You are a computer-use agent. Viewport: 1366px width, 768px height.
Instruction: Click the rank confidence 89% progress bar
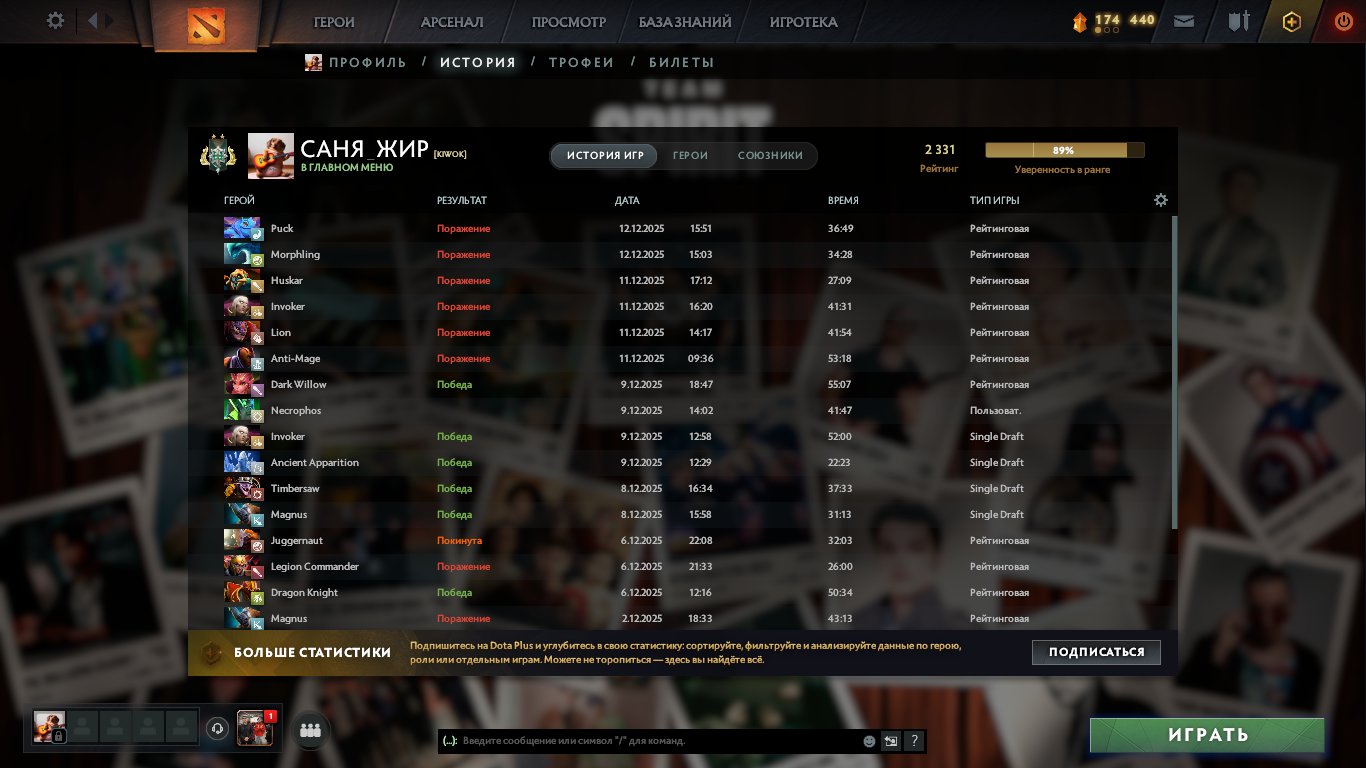(x=1063, y=149)
